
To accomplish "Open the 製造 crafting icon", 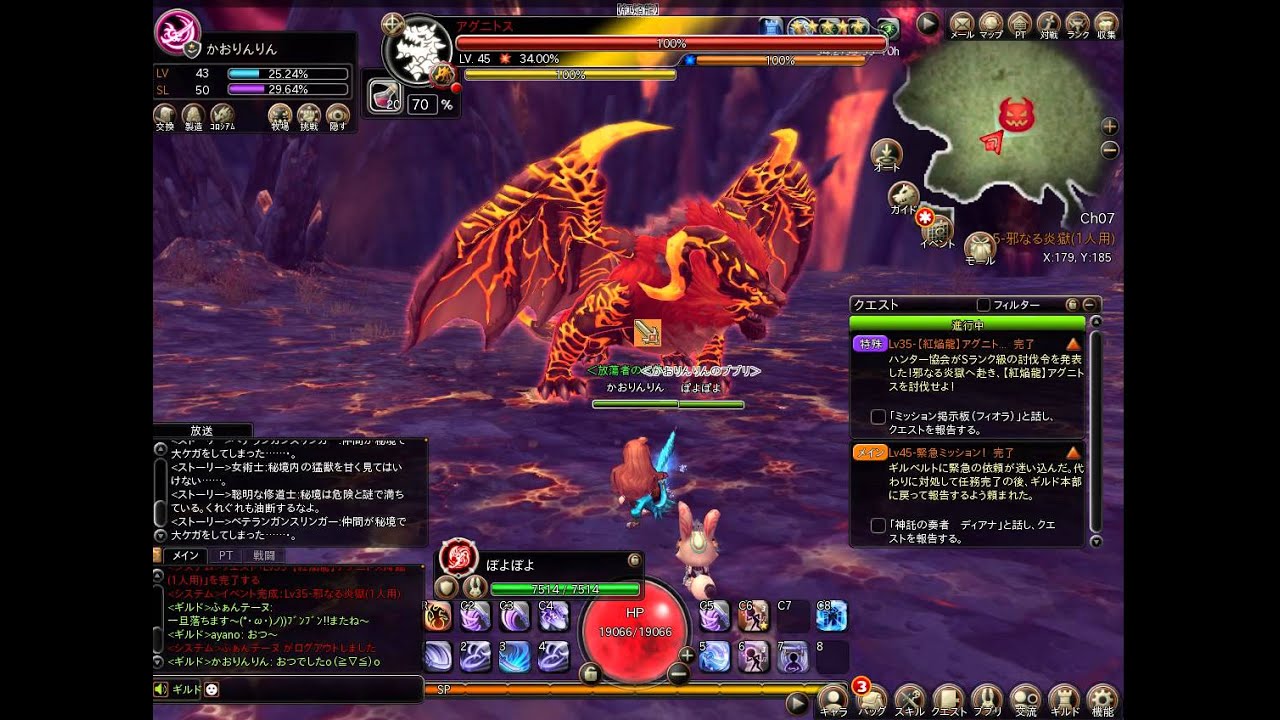I will (193, 114).
